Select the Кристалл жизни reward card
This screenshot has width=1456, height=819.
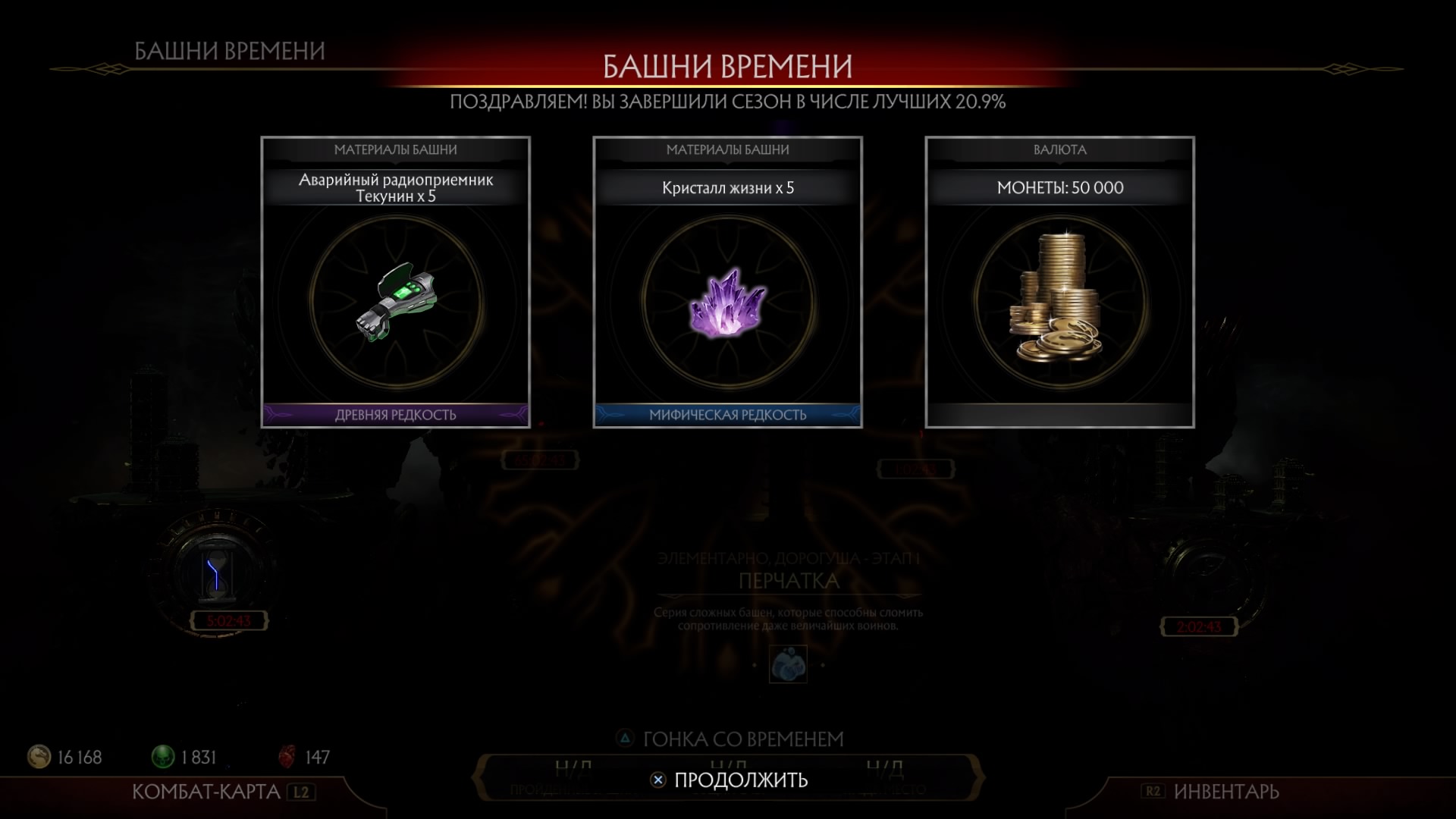727,282
